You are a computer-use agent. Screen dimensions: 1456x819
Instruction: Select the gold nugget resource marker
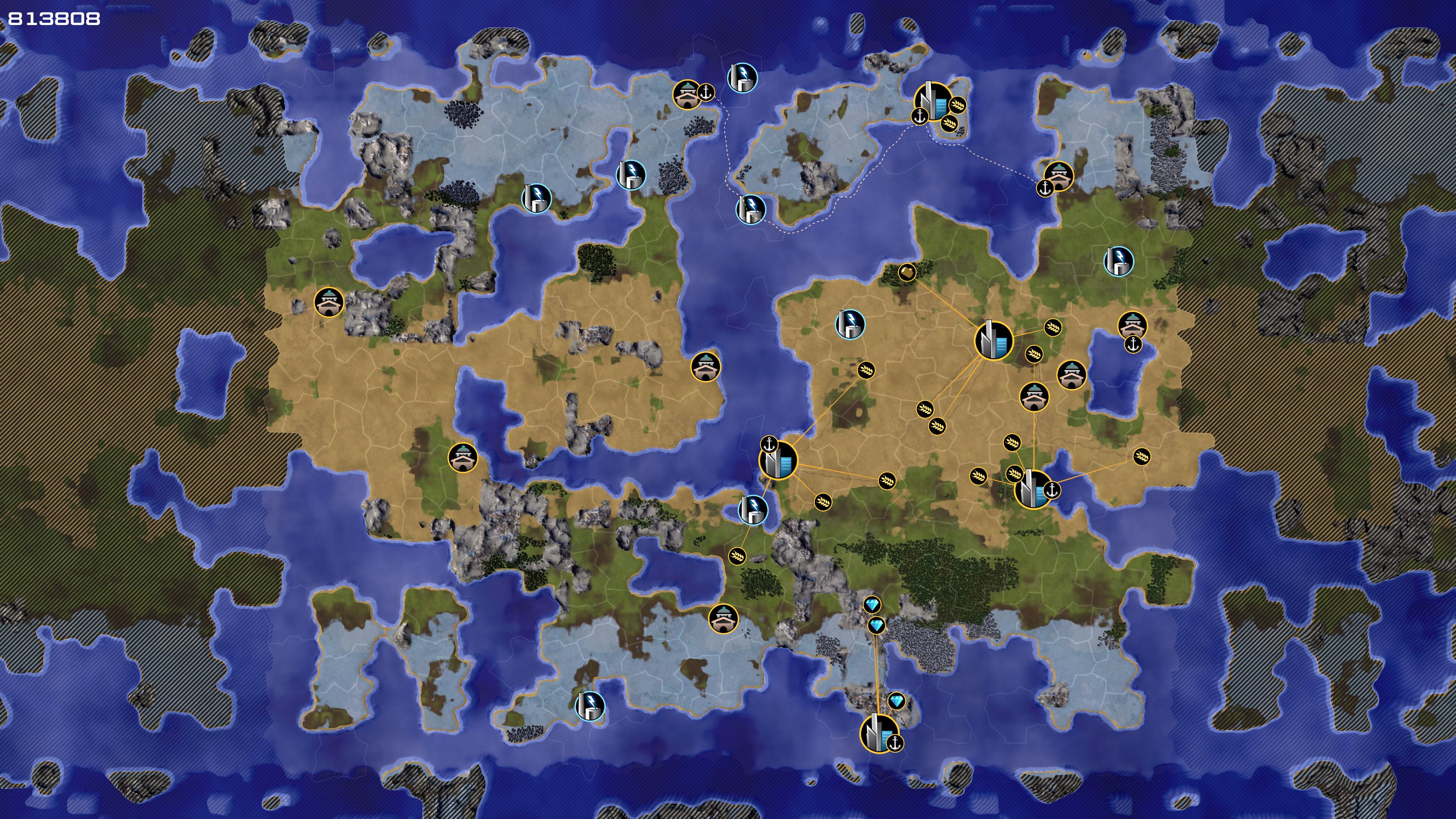click(907, 273)
